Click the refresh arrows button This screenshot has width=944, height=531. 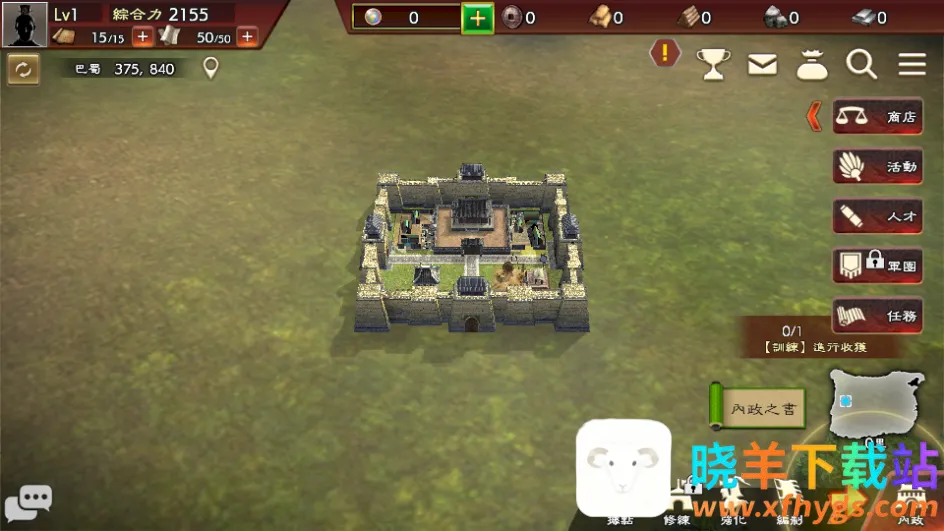tap(23, 69)
